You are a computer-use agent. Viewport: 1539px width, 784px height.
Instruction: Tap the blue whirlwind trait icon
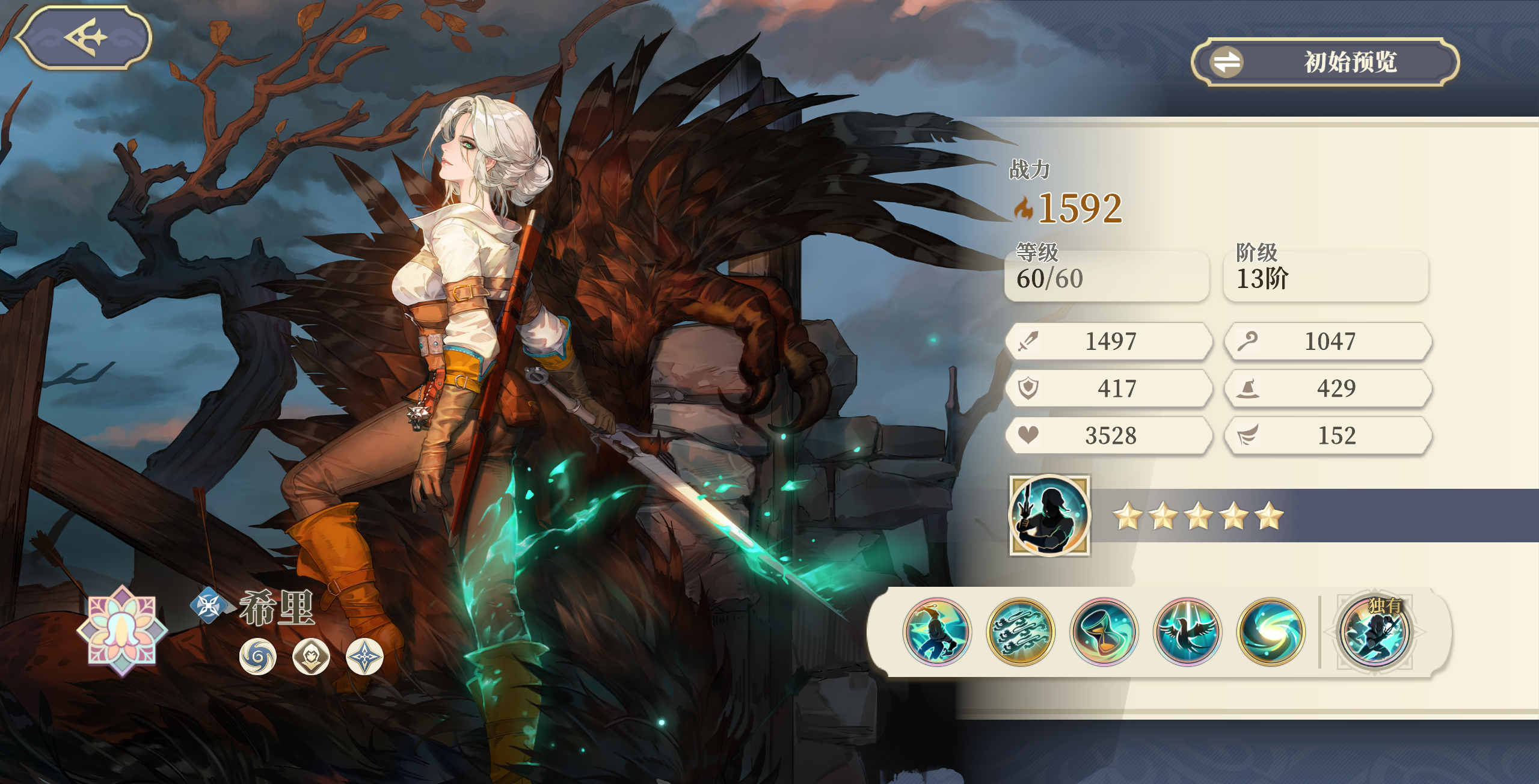257,656
